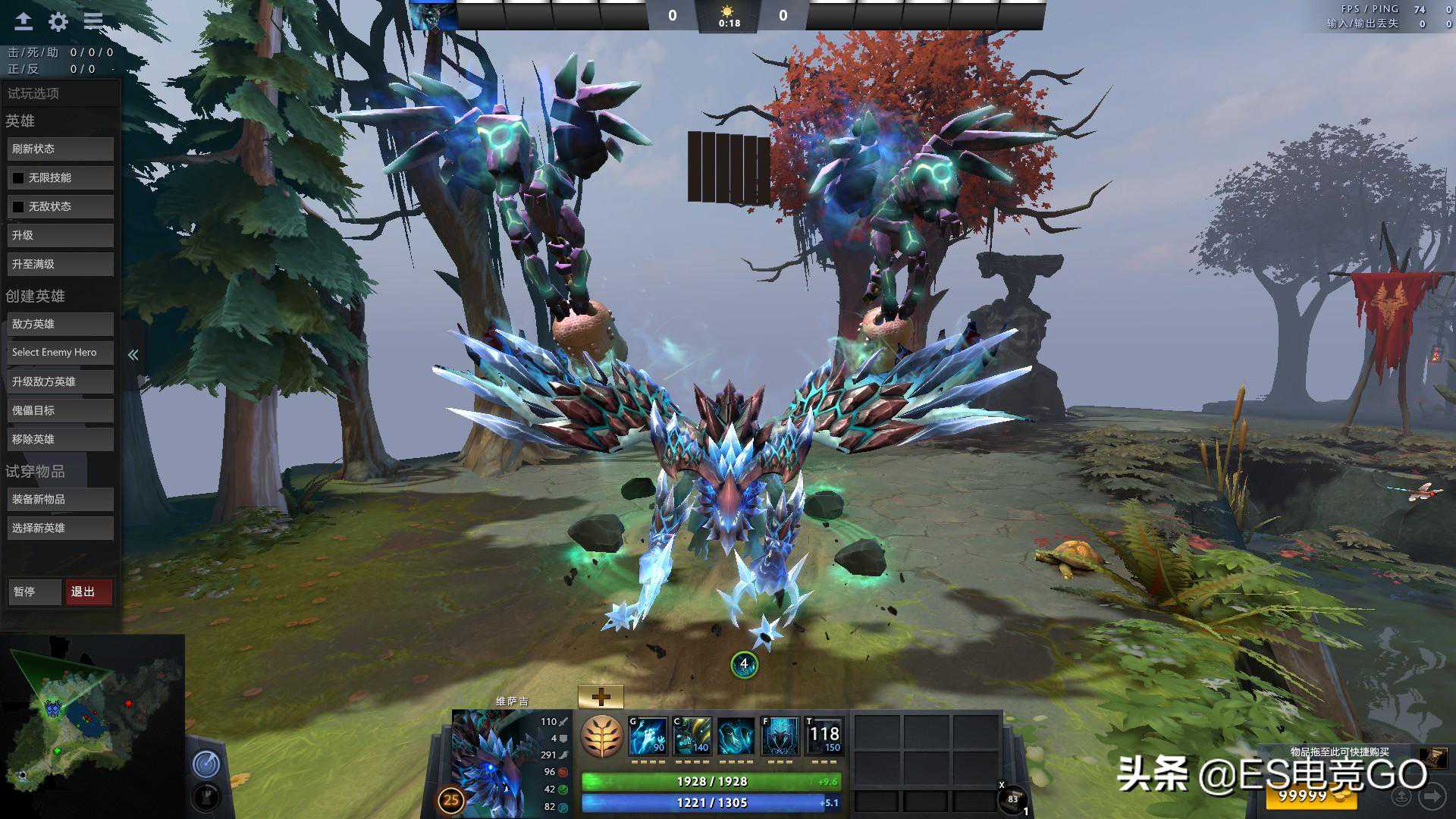Create a 傀儡目标 dummy target

coord(61,410)
